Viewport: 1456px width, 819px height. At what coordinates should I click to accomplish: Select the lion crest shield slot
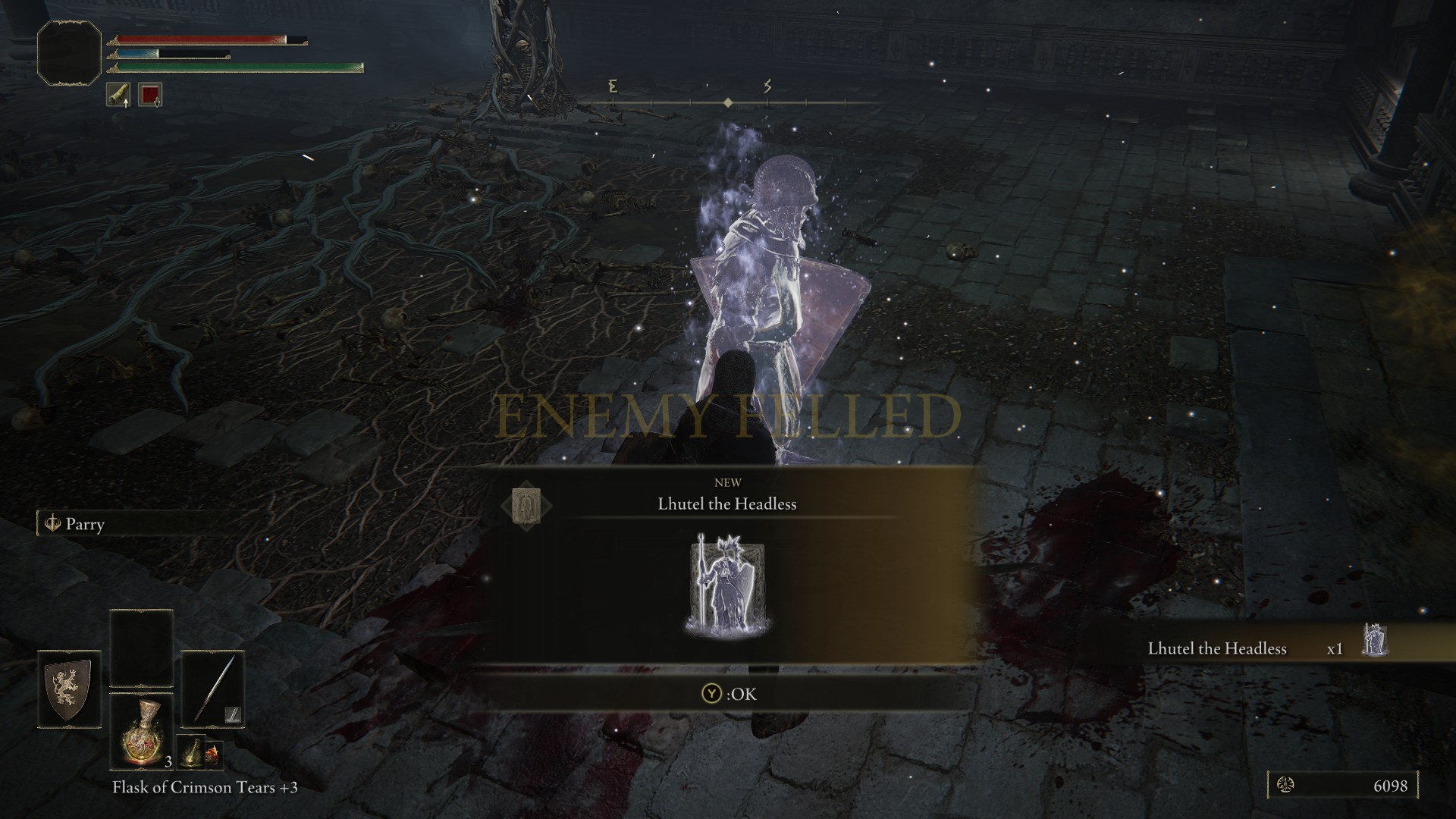pyautogui.click(x=69, y=689)
